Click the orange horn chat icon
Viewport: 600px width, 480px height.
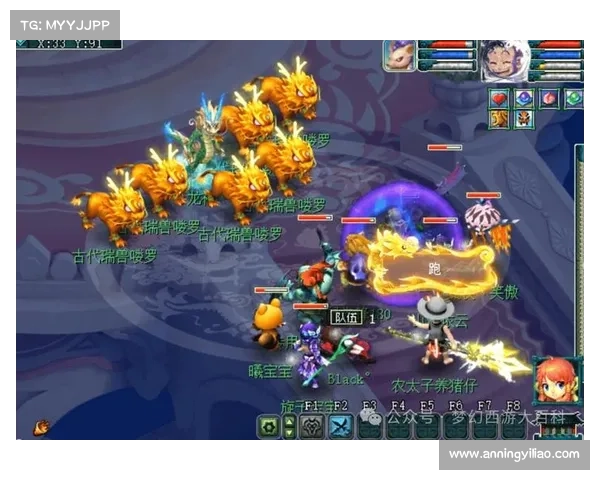(x=41, y=426)
